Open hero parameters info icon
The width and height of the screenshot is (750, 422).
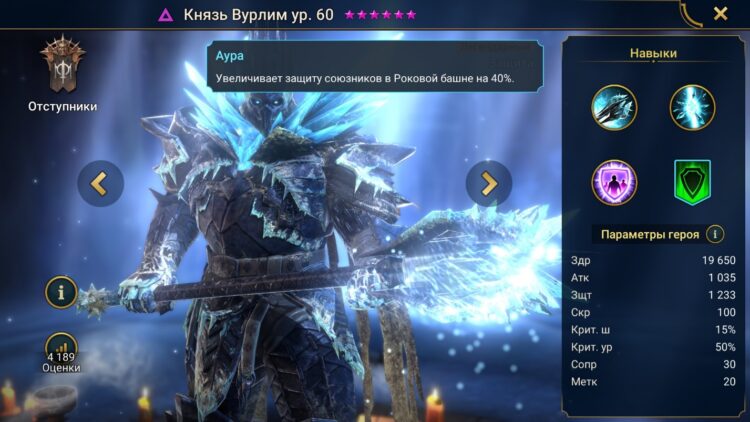point(715,234)
